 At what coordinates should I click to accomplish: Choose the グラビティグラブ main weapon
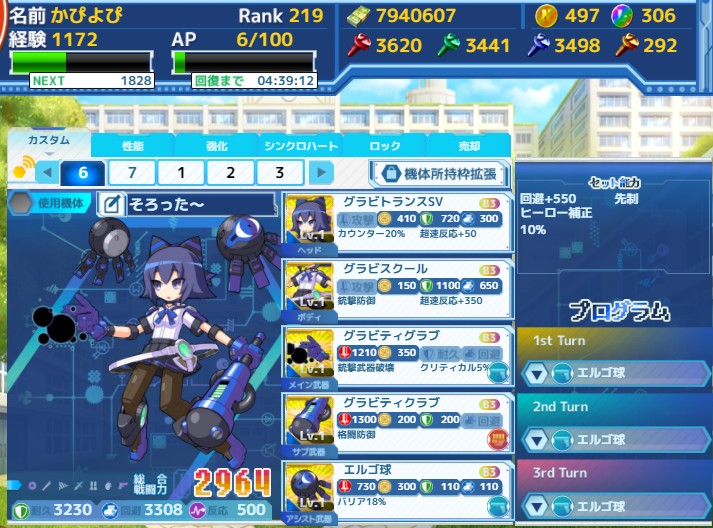point(395,356)
